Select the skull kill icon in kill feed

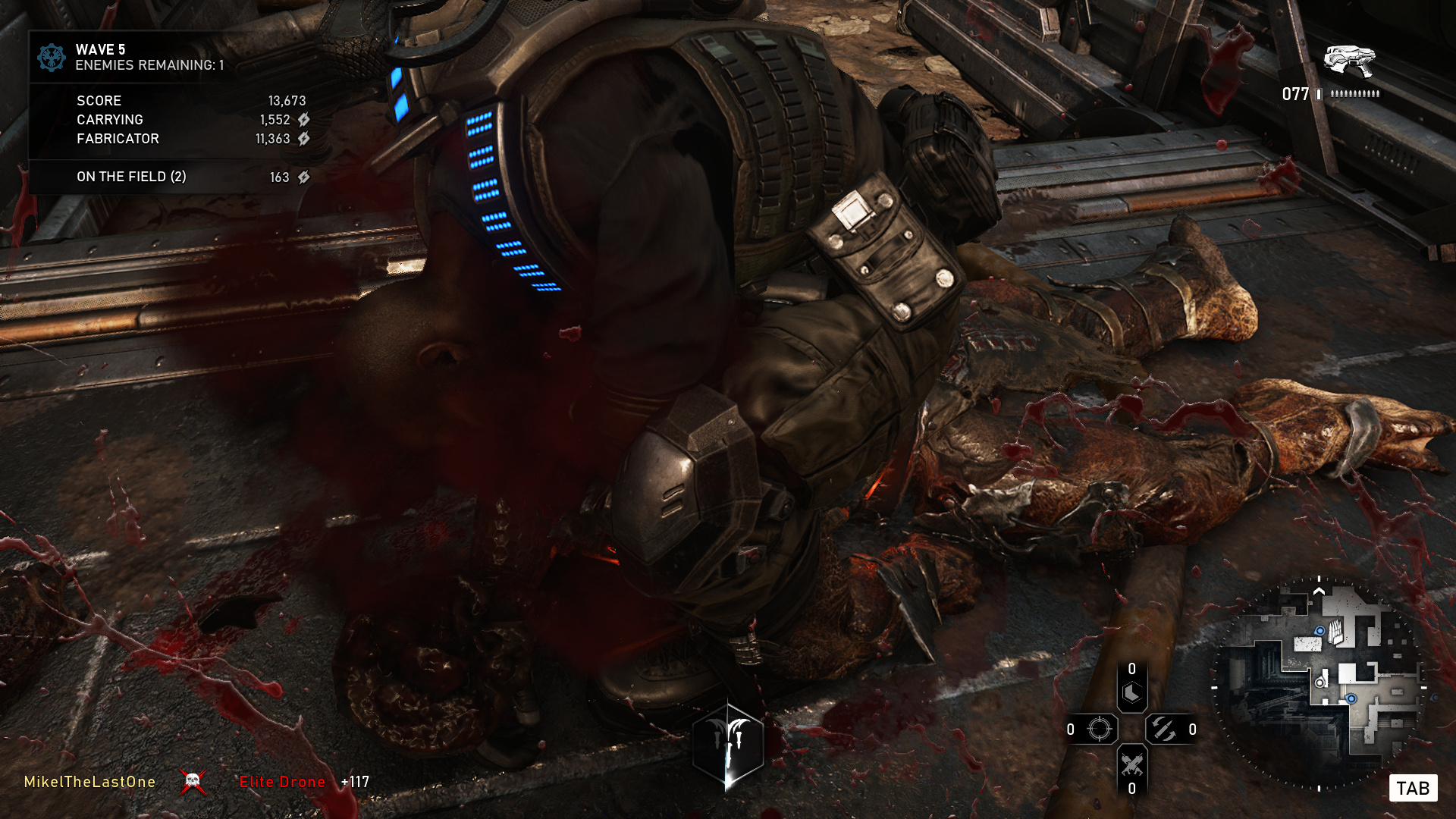pos(193,781)
